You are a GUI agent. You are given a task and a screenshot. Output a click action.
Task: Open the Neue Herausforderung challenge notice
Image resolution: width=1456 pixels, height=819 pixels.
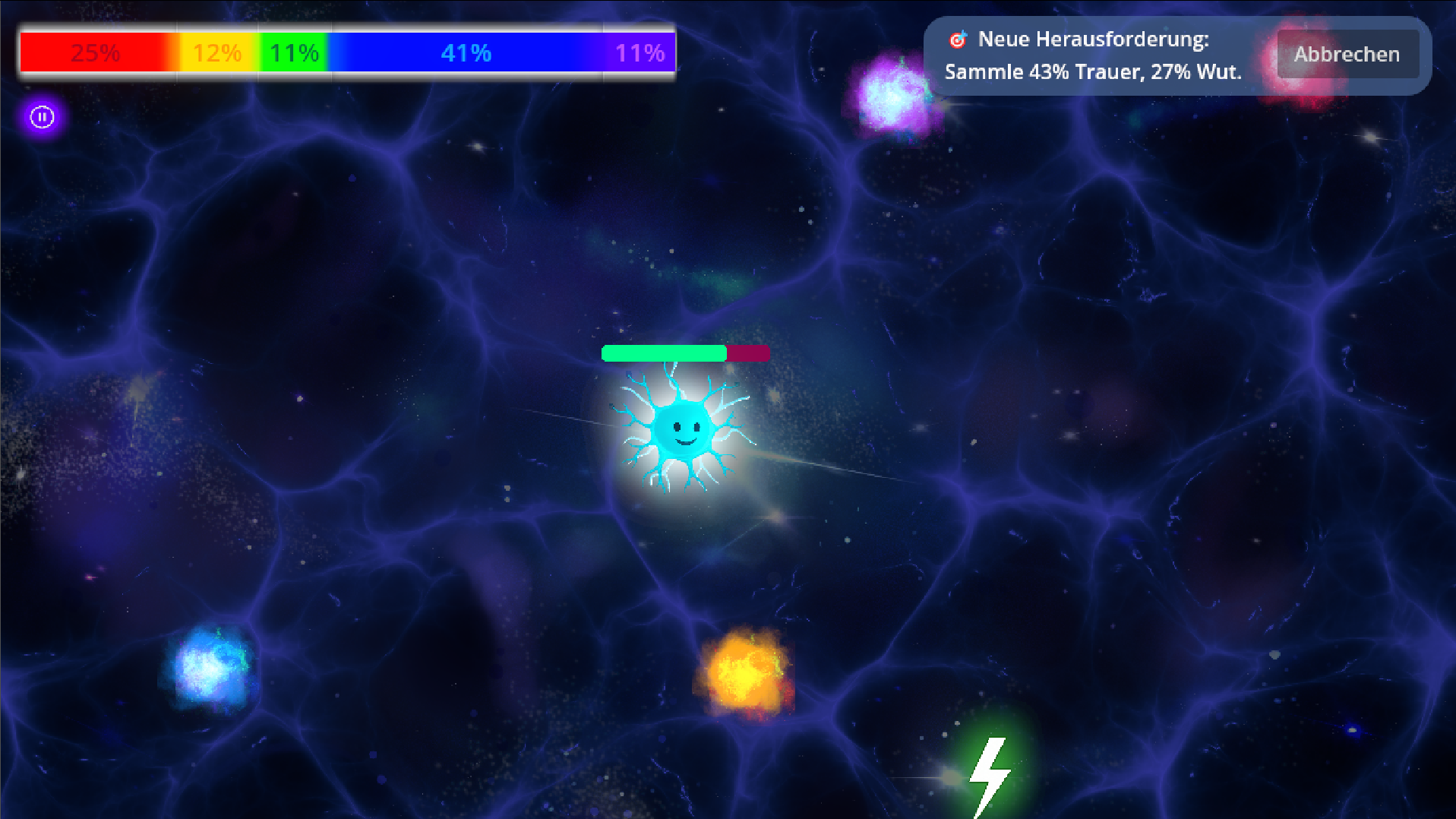tap(1092, 55)
